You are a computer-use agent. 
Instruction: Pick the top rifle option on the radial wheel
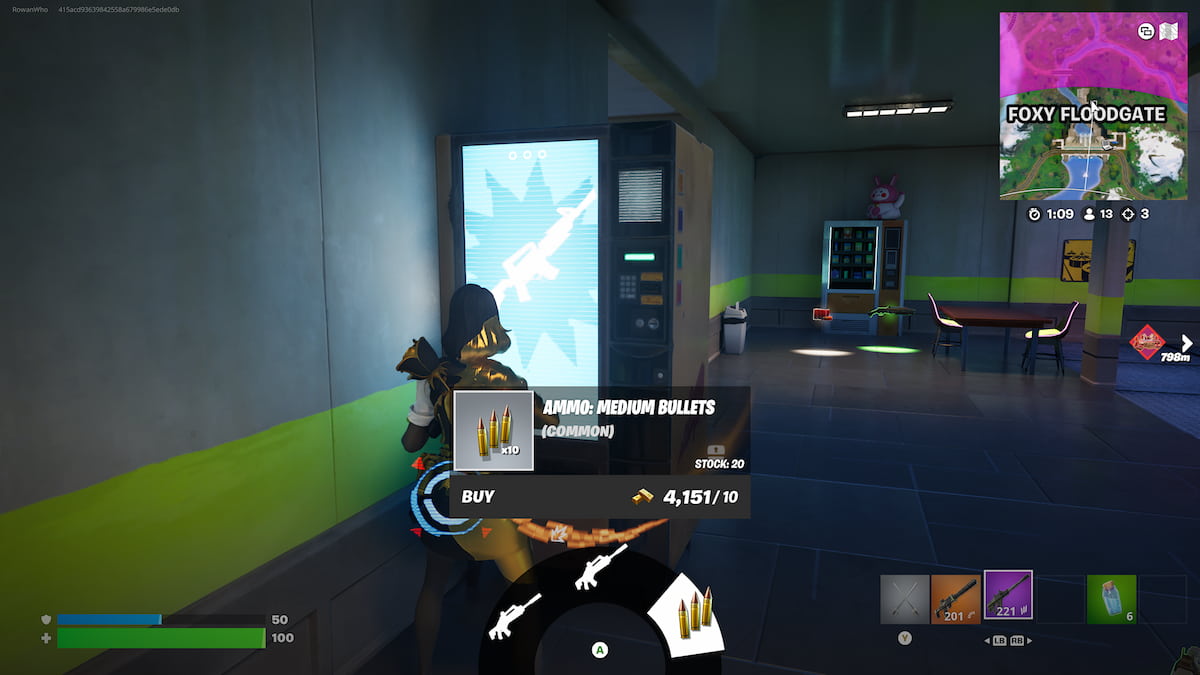point(600,567)
